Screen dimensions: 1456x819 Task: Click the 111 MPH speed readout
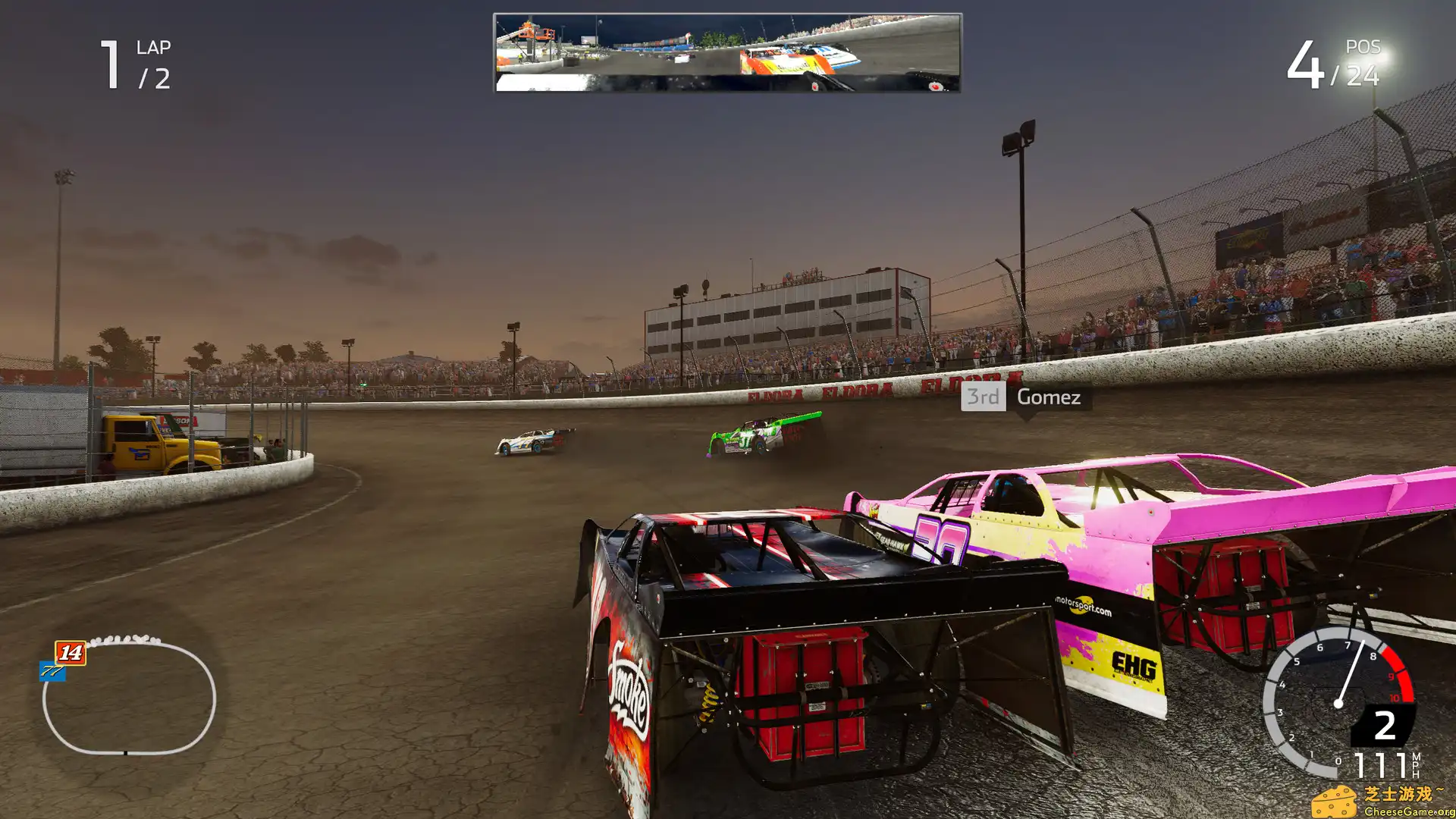click(1380, 762)
